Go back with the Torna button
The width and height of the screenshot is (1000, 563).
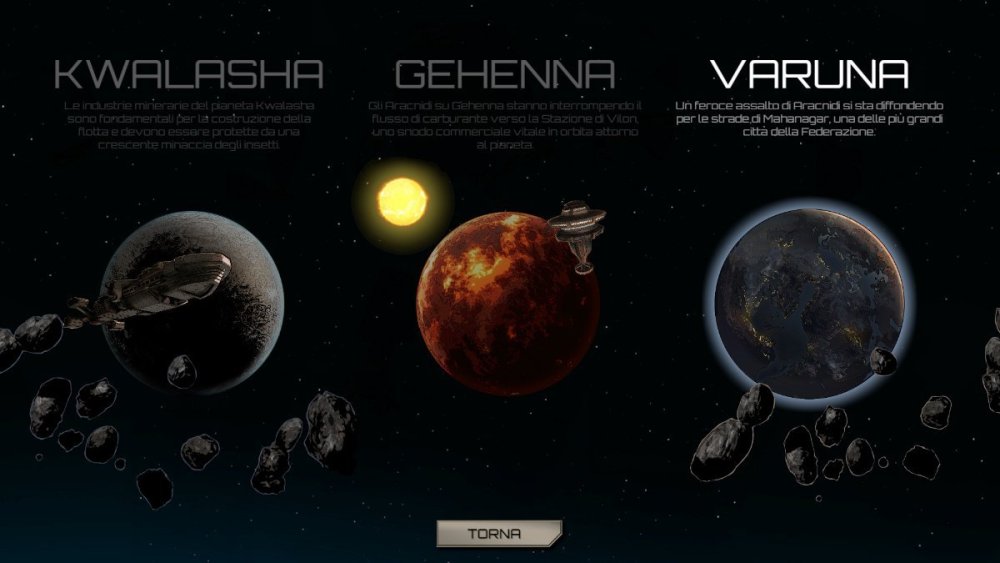pos(499,533)
